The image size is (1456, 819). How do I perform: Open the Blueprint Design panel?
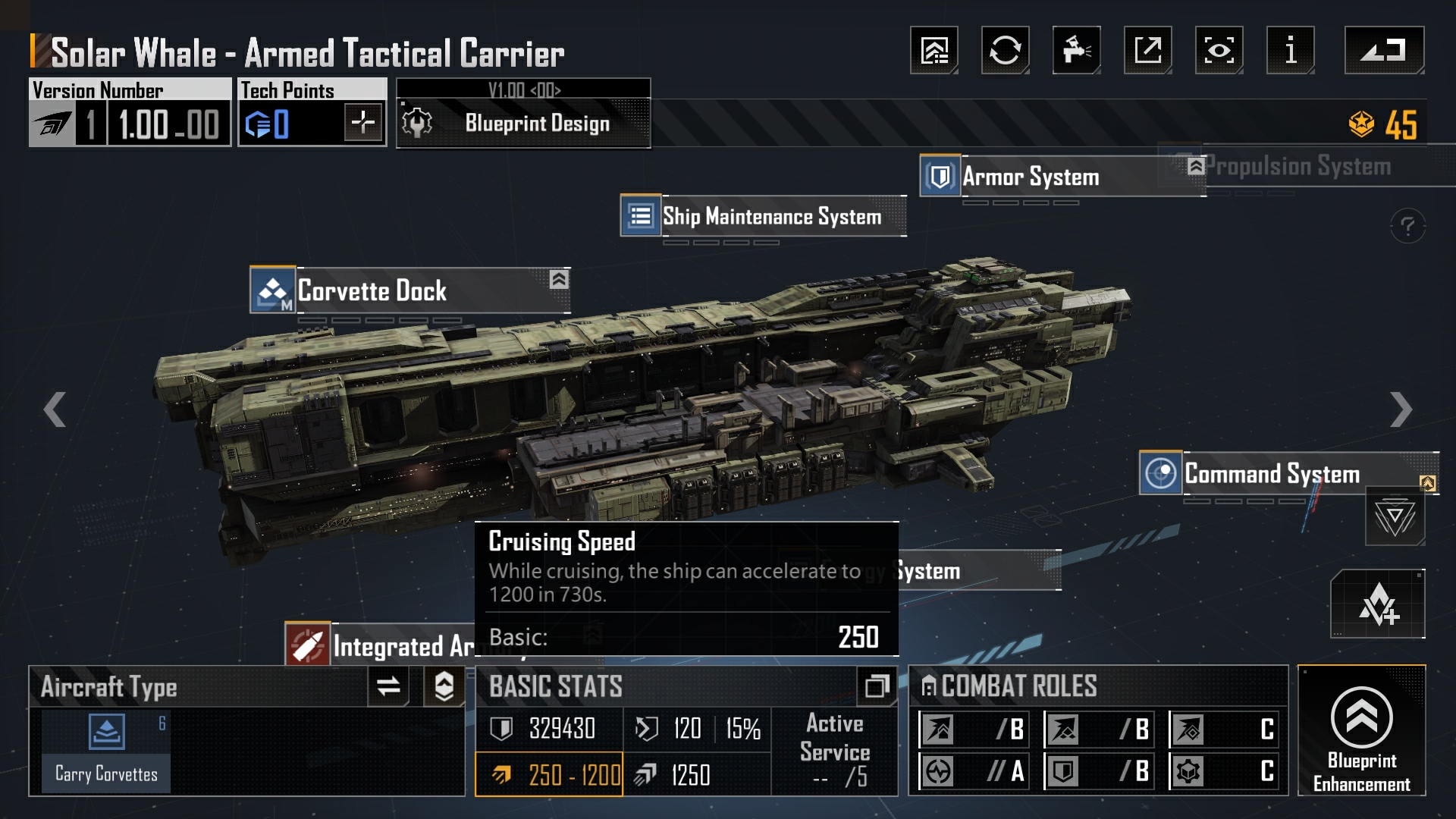[523, 123]
